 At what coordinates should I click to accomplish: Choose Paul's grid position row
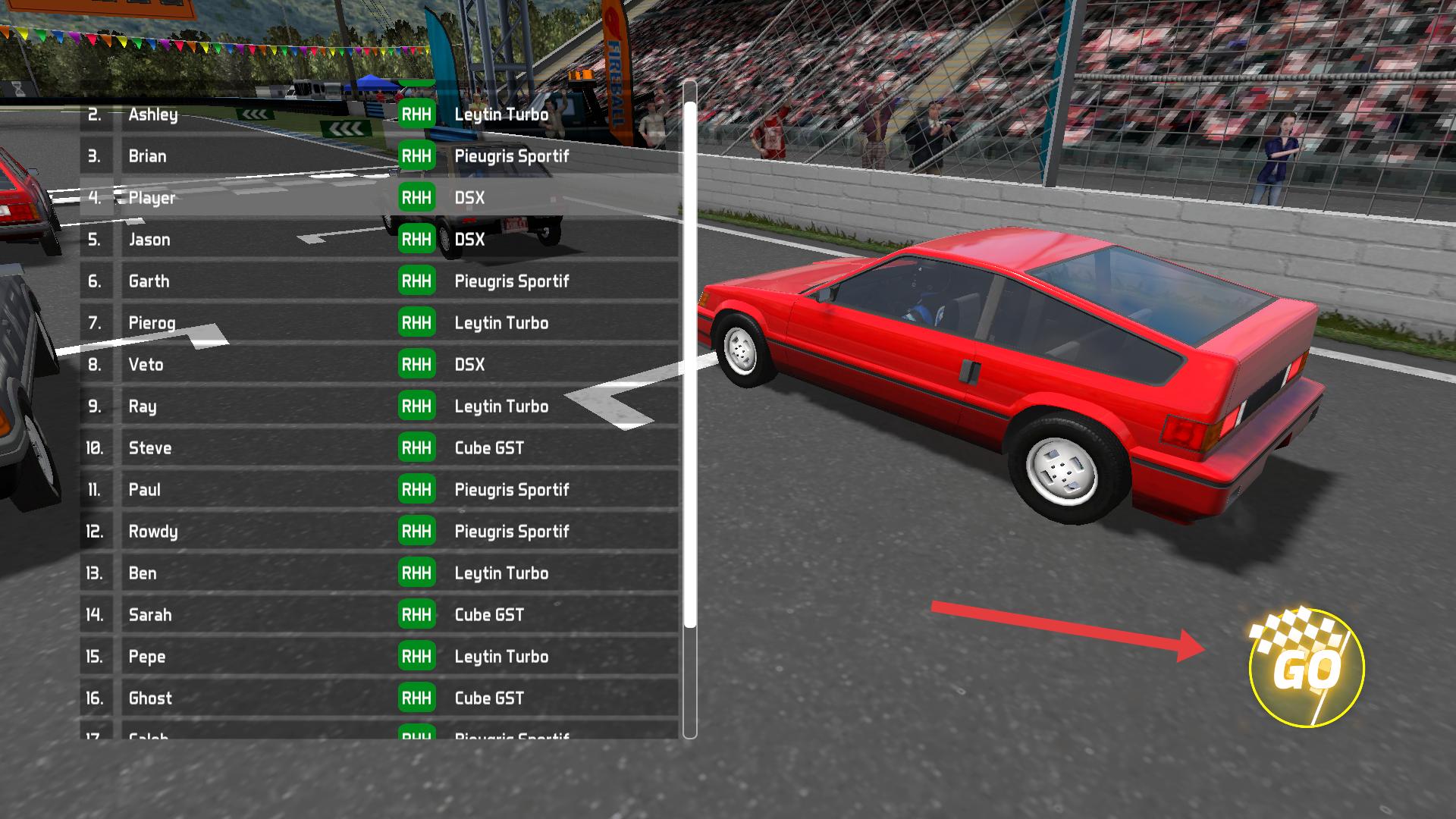coord(379,490)
